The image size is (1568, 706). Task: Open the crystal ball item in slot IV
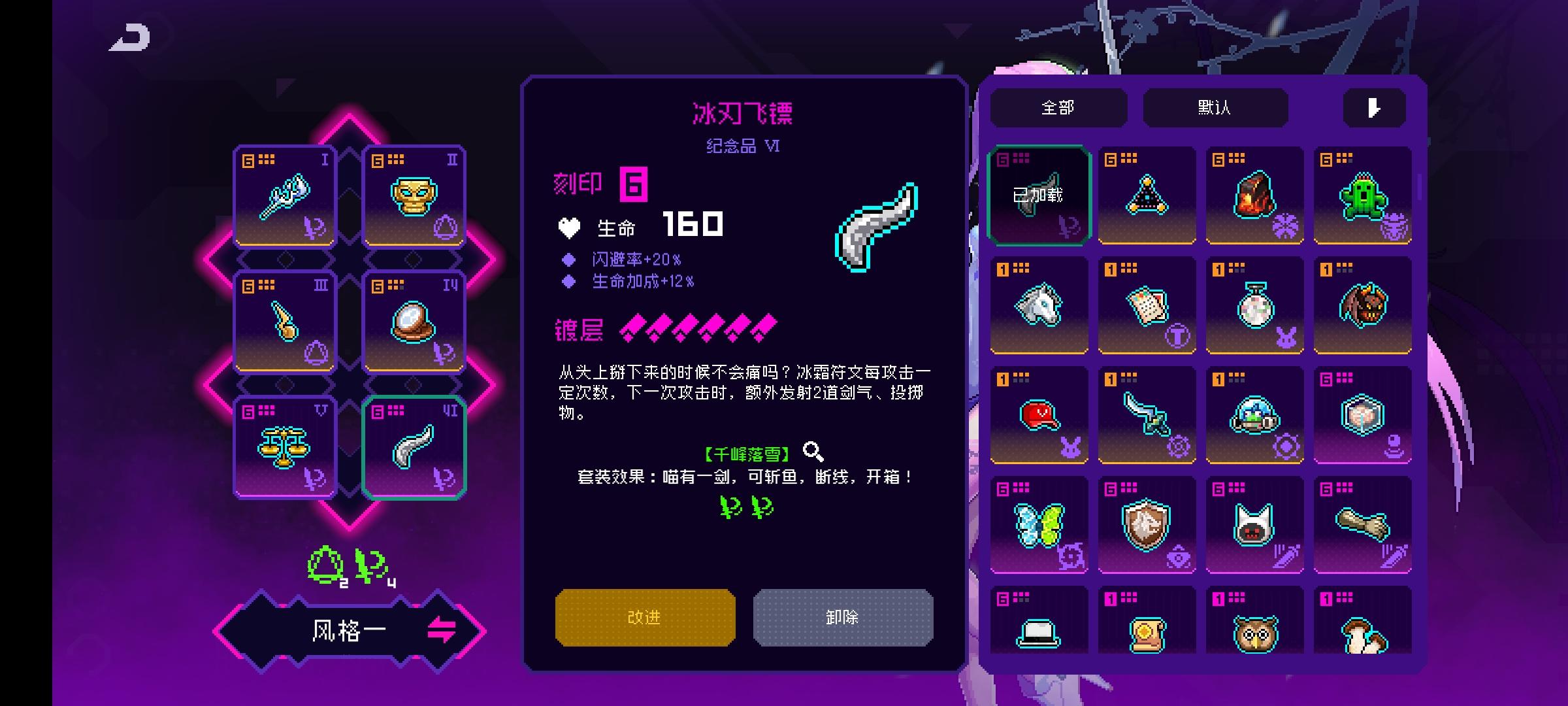point(414,320)
